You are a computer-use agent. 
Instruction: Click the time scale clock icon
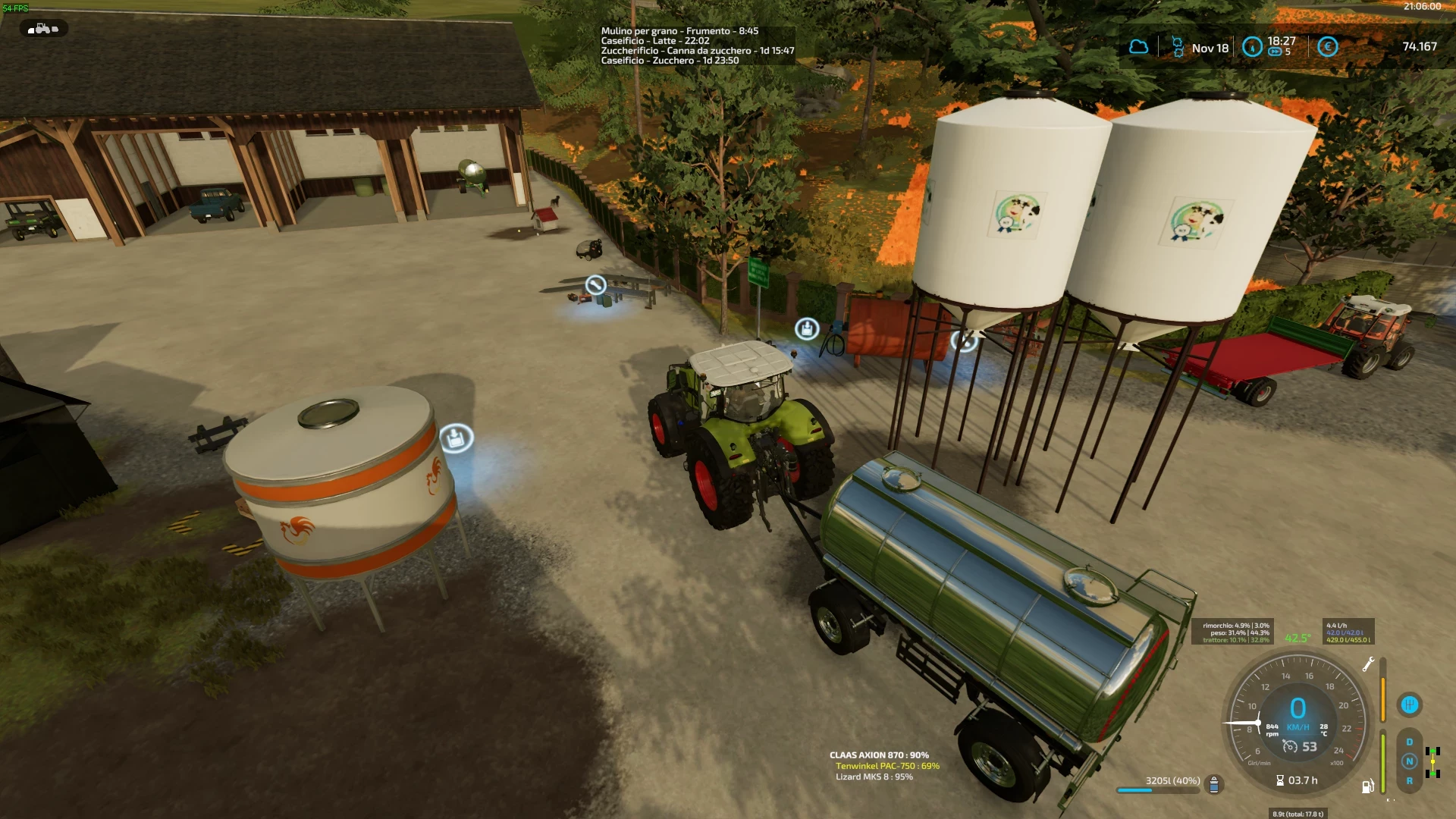pos(1251,47)
